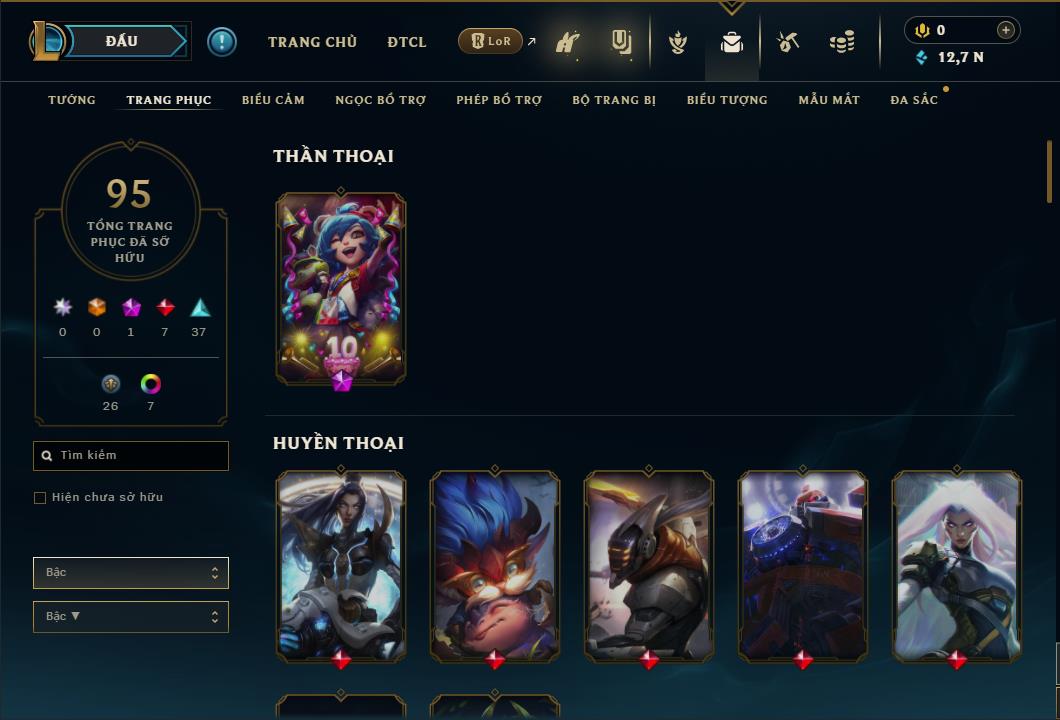Switch to the TƯỚNG tab
Image resolution: width=1060 pixels, height=720 pixels.
(72, 100)
